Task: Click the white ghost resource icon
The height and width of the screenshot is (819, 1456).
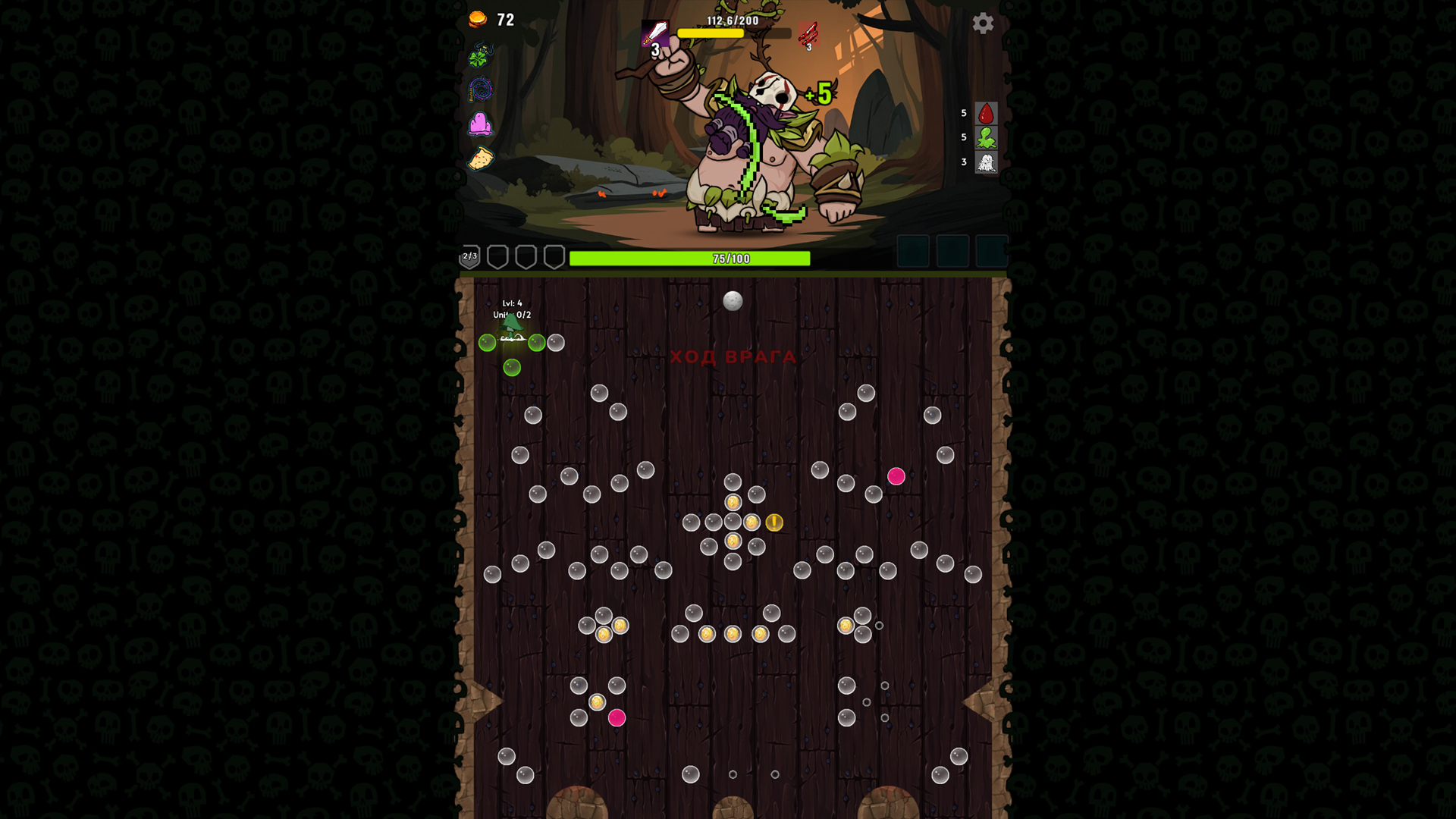Action: coord(987,163)
